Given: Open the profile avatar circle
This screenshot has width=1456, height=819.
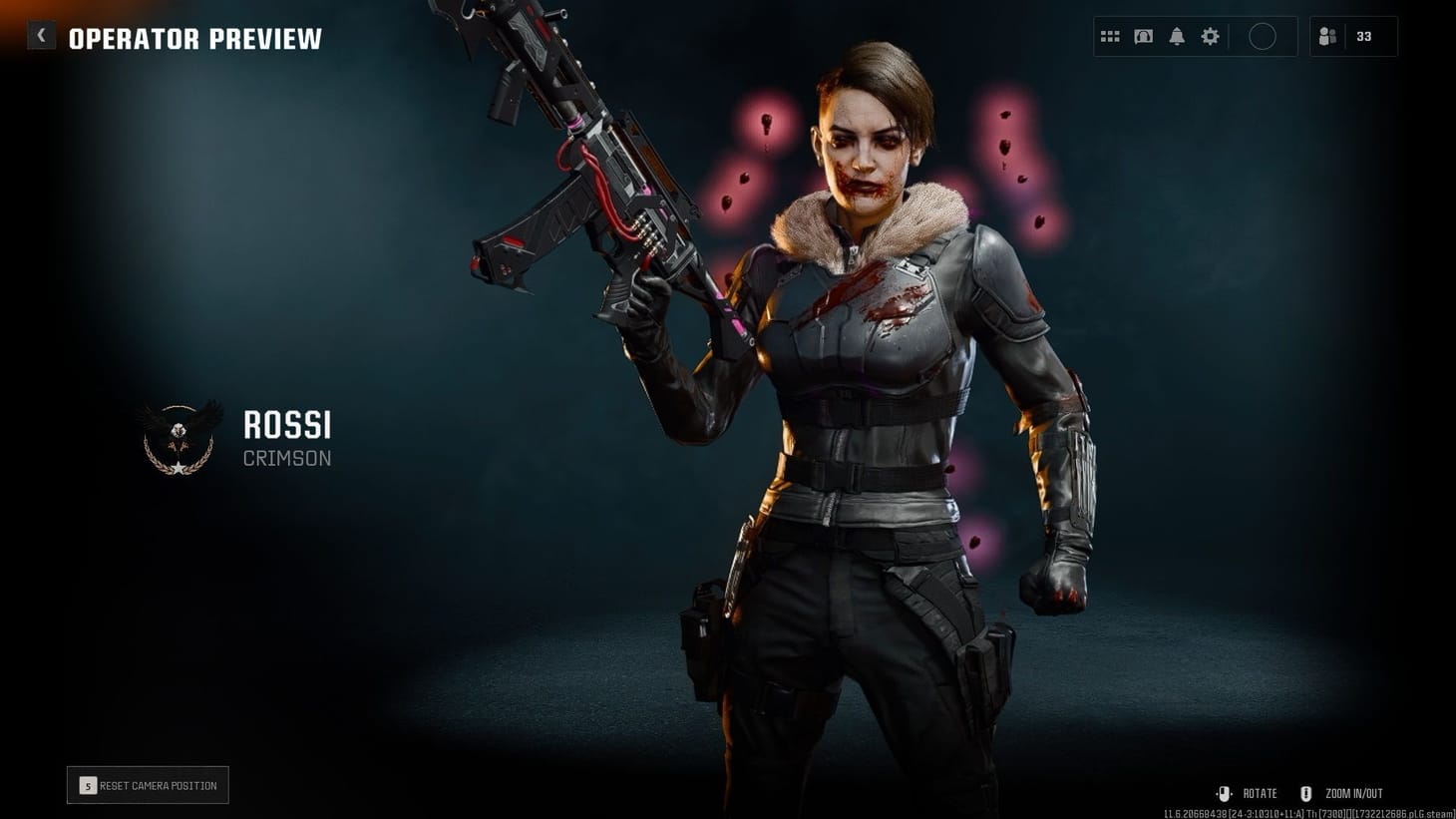Looking at the screenshot, I should 1263,36.
